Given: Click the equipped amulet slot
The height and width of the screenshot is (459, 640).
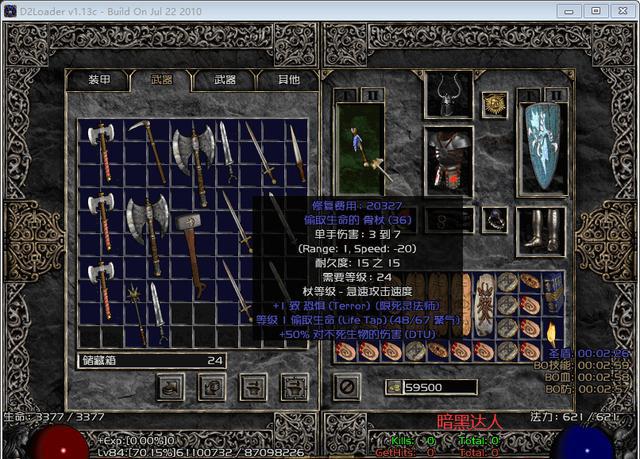Looking at the screenshot, I should tap(493, 104).
